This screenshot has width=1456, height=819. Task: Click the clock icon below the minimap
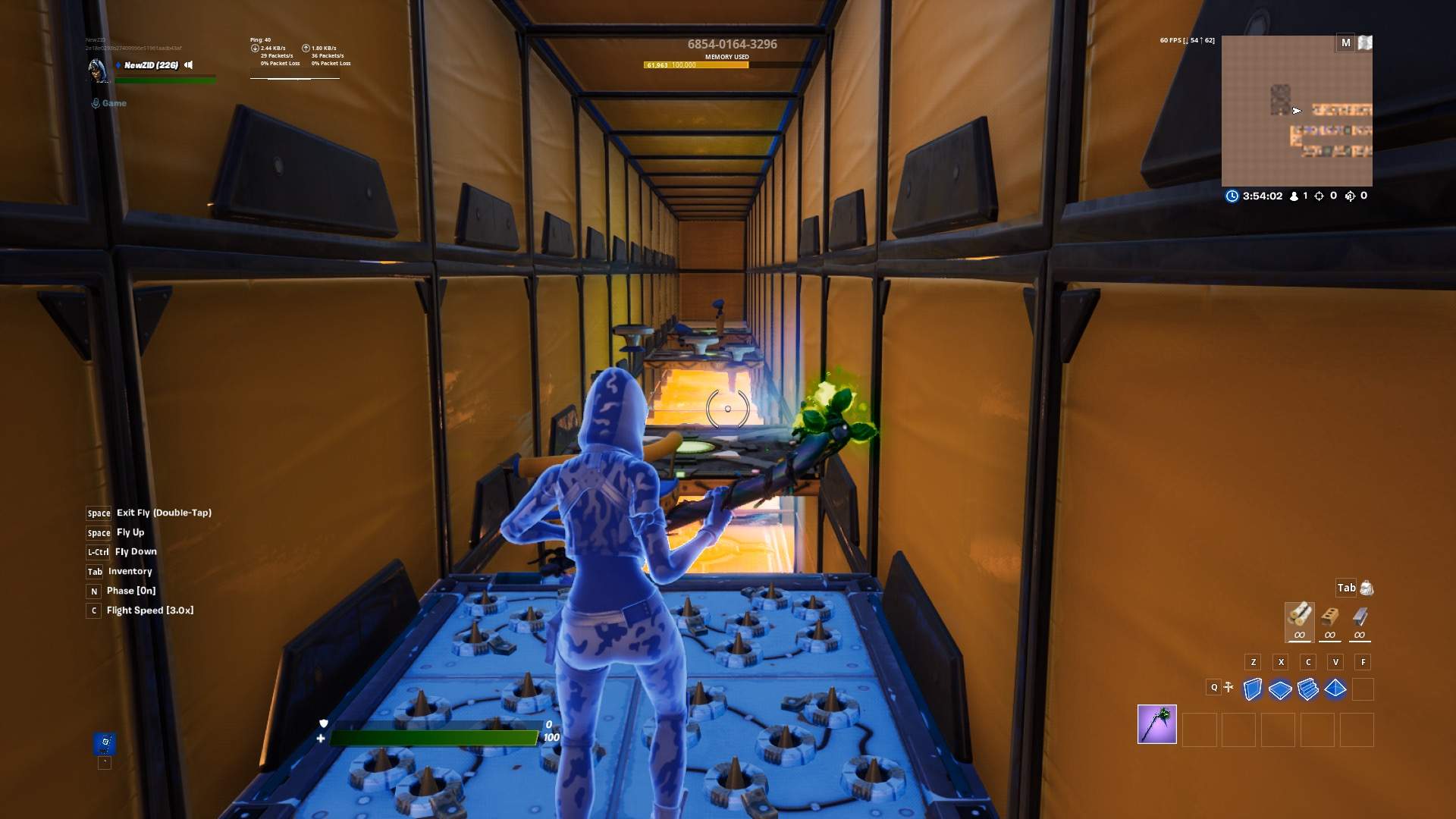click(x=1232, y=196)
